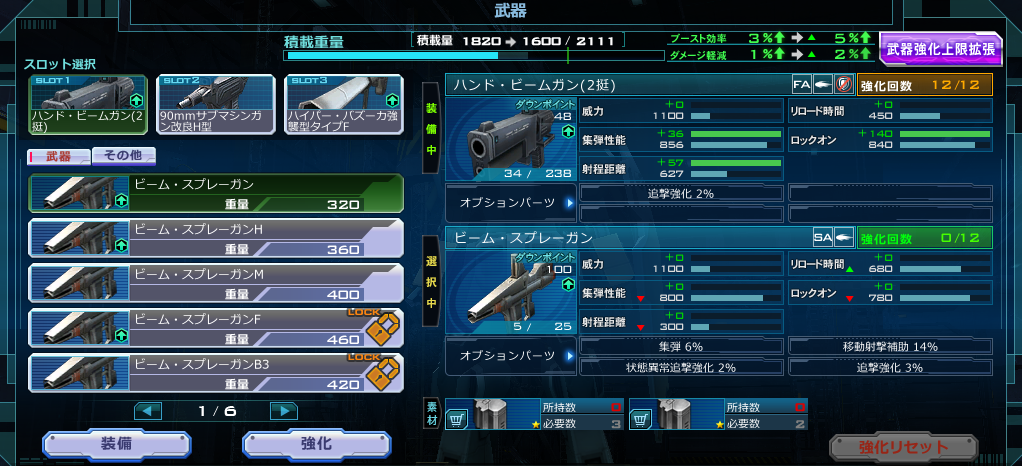Select the ビーム・スプレーガンM entry
The image size is (1022, 466).
216,283
